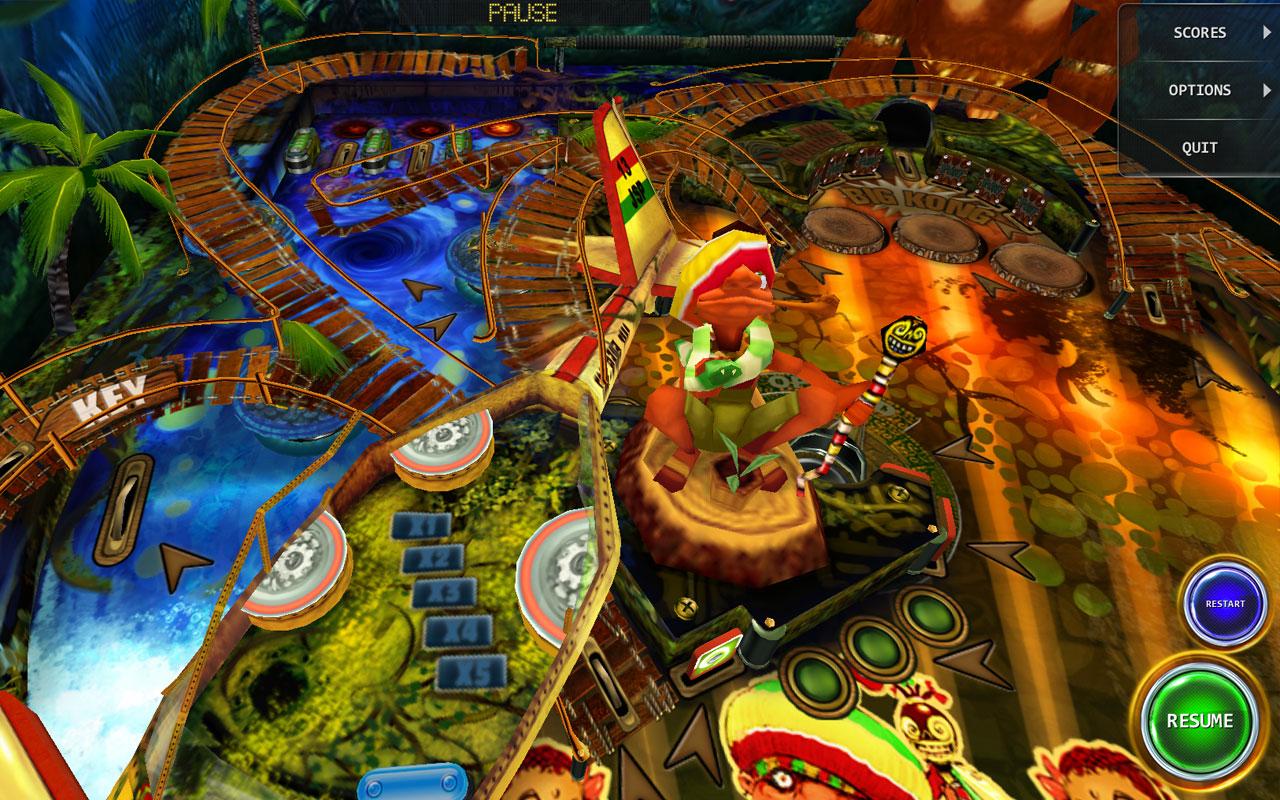Expand the SCORES menu entry
This screenshot has width=1280, height=800.
(1200, 32)
